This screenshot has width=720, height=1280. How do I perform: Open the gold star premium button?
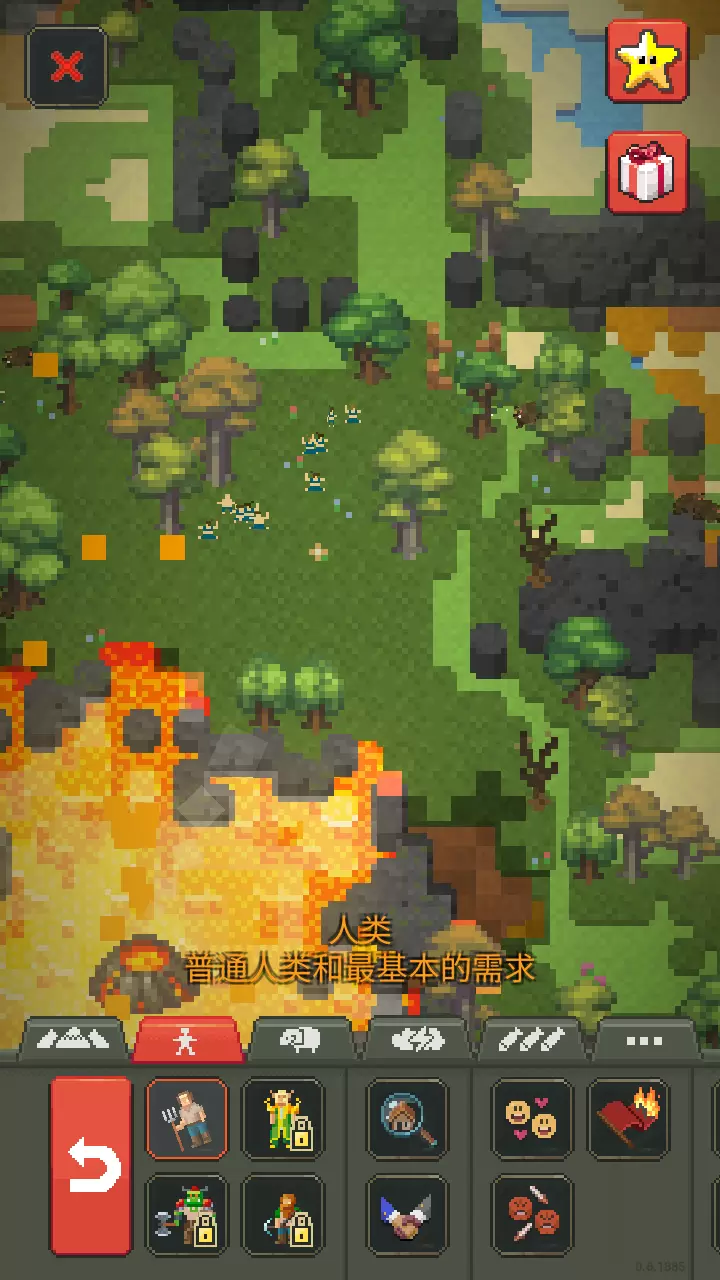tap(648, 62)
